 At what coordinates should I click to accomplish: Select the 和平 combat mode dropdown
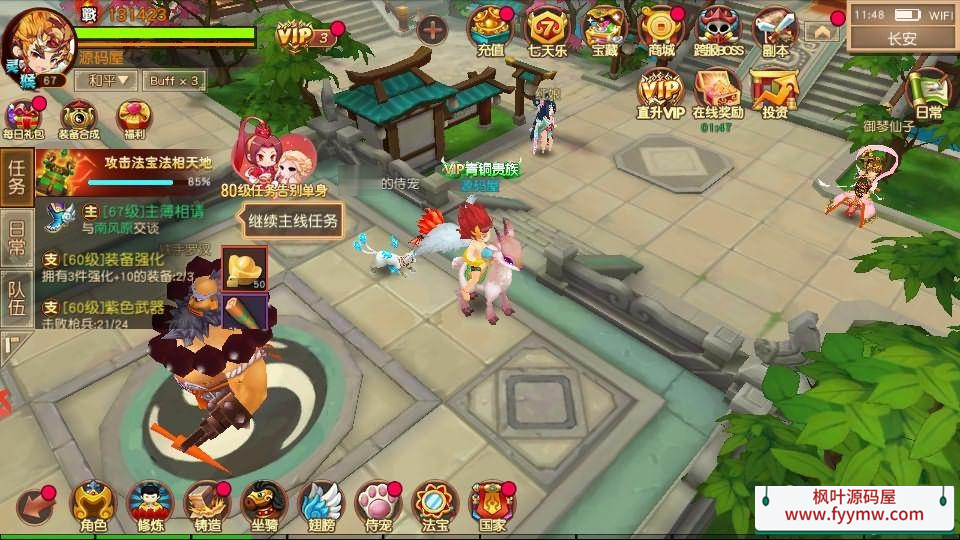coord(110,80)
